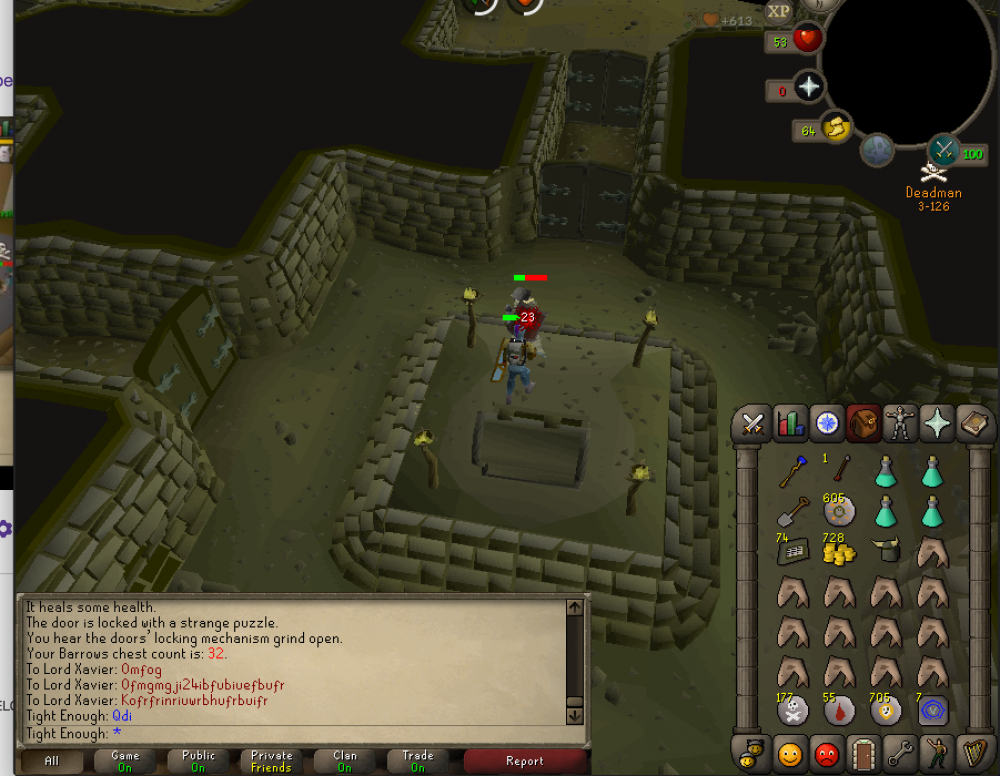Image resolution: width=1000 pixels, height=776 pixels.
Task: Select the blood rune stack
Action: tap(838, 711)
